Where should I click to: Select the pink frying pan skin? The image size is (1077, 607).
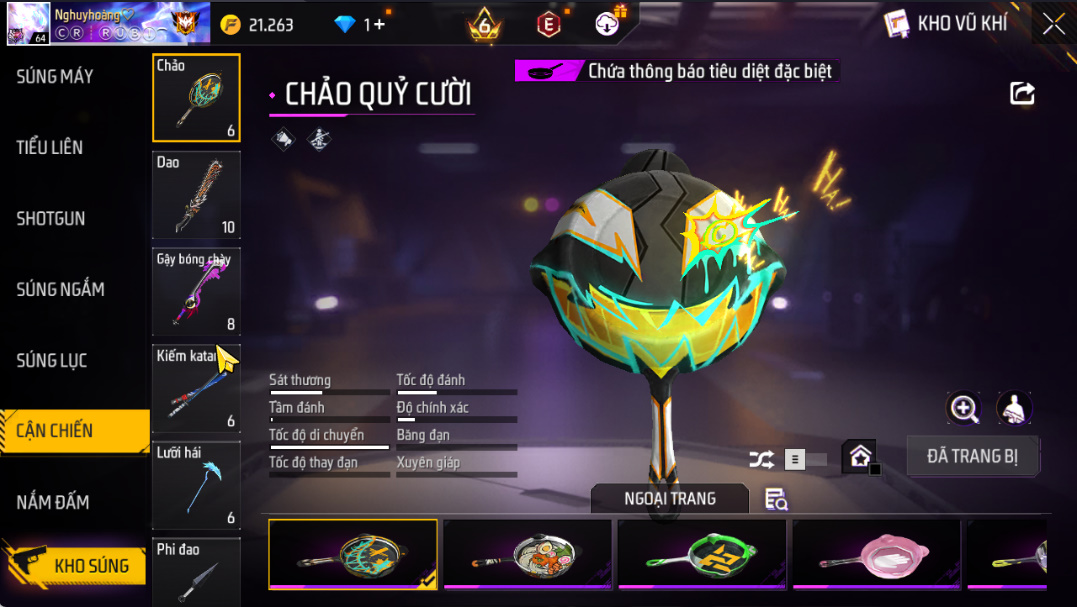pyautogui.click(x=876, y=553)
